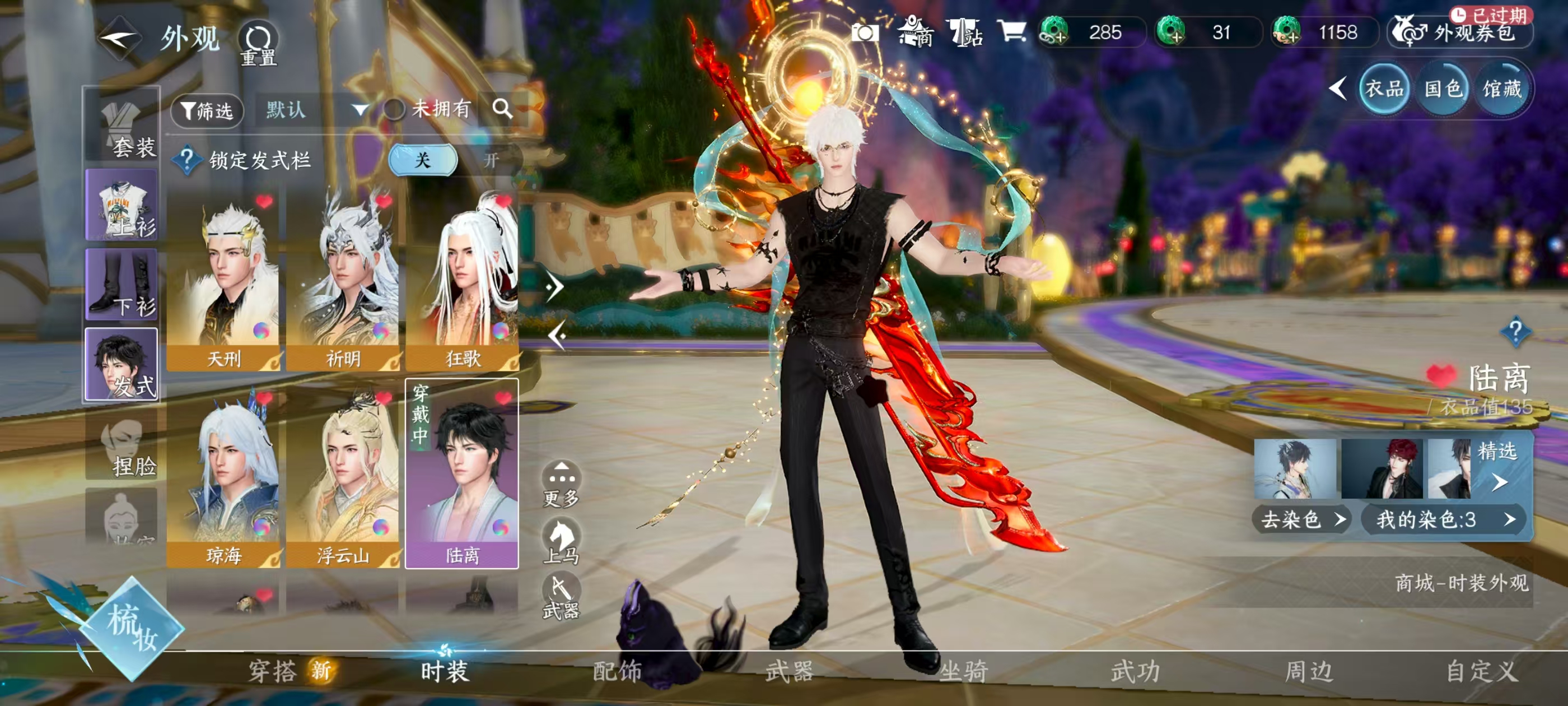Image resolution: width=1568 pixels, height=706 pixels.
Task: Open the 坐骑 mounts tab
Action: tap(963, 671)
